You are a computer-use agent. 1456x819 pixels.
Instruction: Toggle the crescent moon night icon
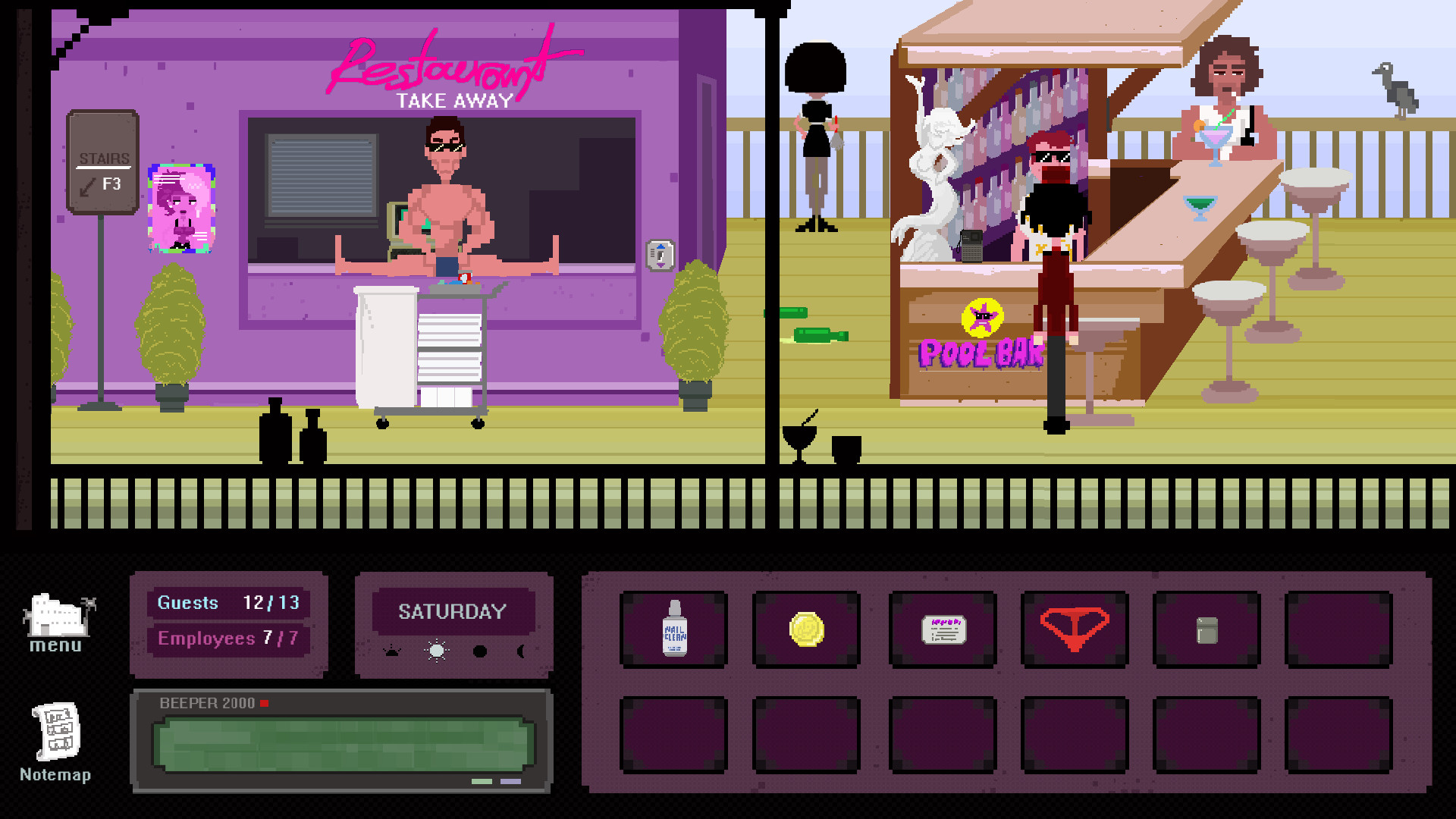coord(522,651)
